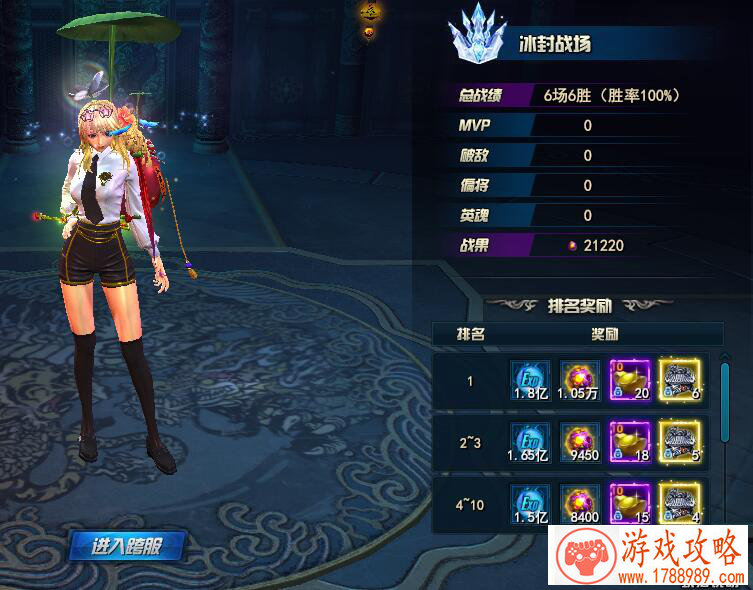The image size is (753, 590).
Task: Select rank 1 EXP reward showing 1.8亿
Action: coord(531,381)
